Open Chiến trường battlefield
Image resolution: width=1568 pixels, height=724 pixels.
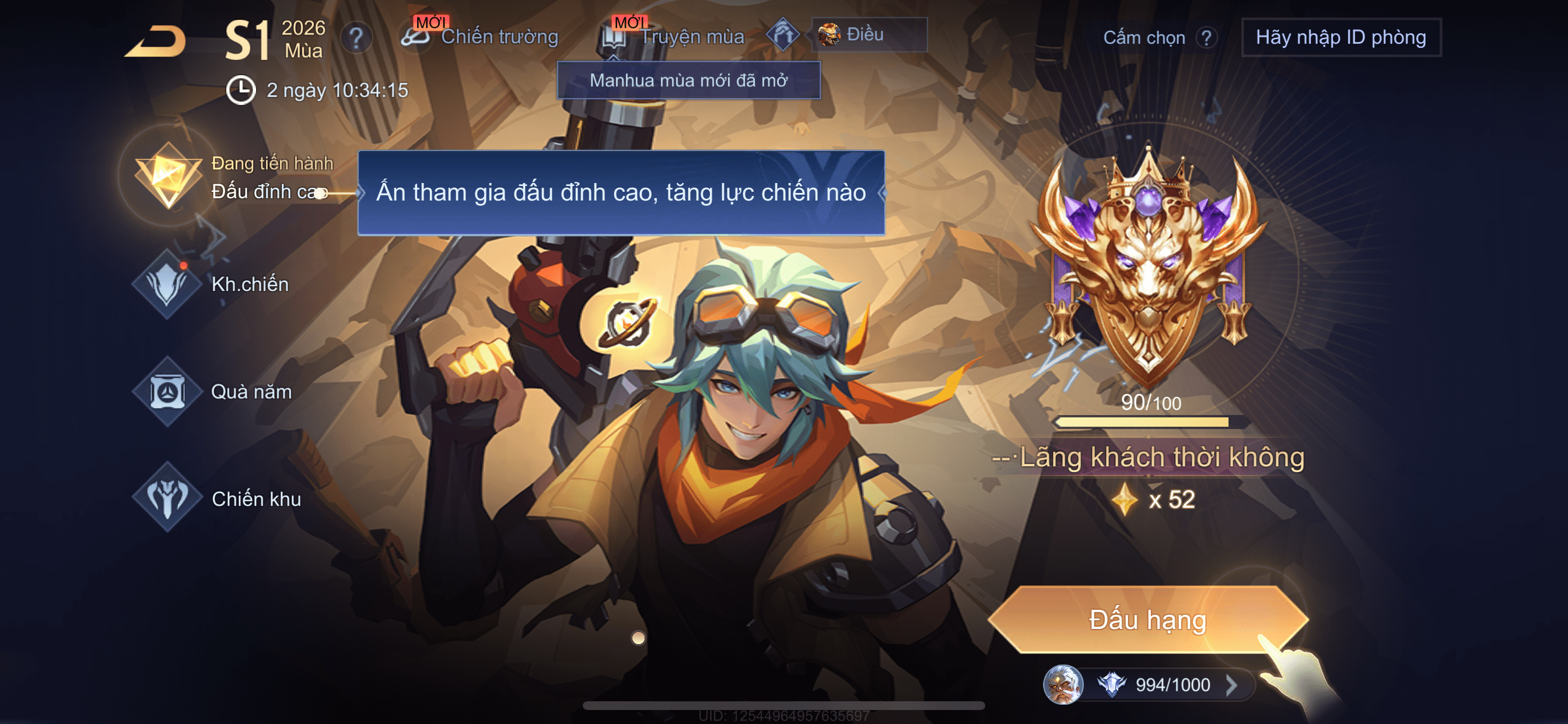point(481,37)
